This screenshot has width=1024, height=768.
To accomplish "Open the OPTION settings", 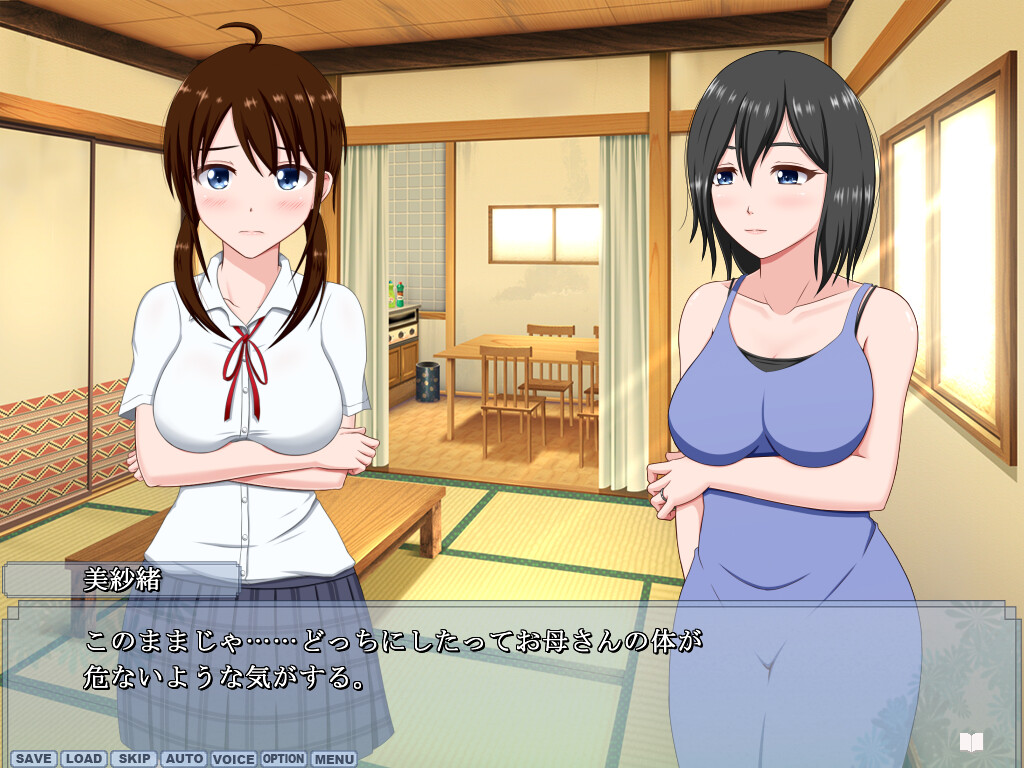I will 284,759.
